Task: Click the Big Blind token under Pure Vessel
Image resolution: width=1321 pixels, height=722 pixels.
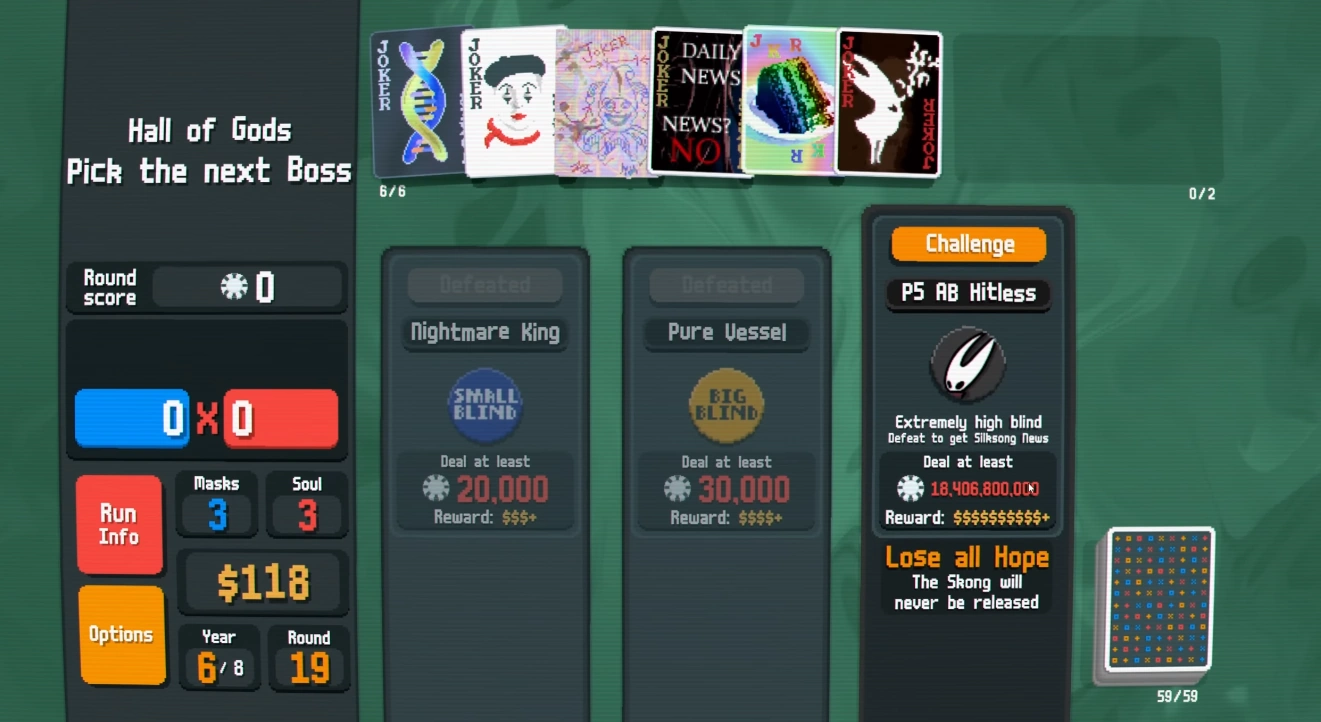Action: [x=726, y=404]
